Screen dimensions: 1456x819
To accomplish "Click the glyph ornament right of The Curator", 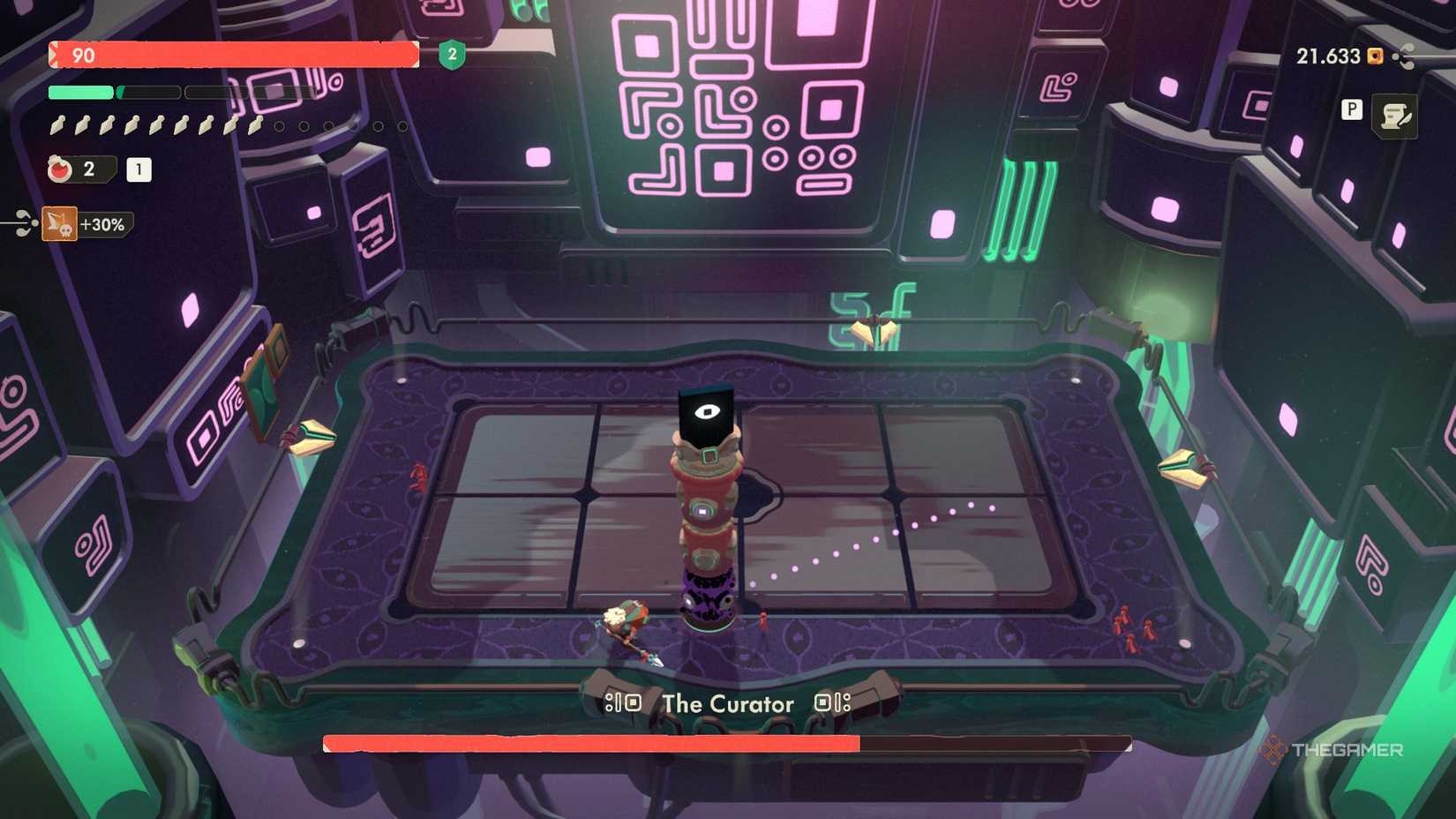I will (x=833, y=703).
